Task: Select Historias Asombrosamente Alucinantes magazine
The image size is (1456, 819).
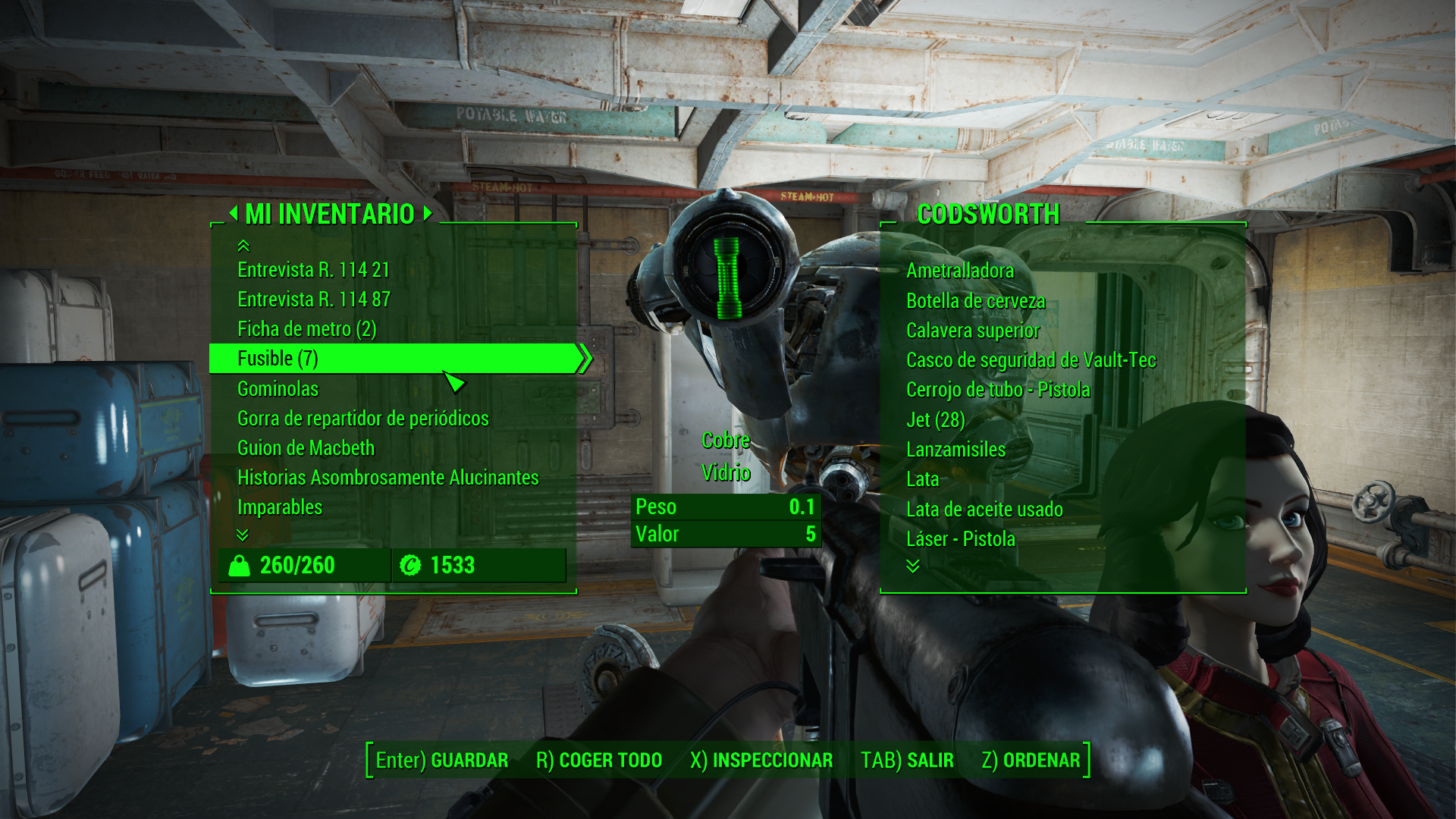Action: tap(388, 478)
